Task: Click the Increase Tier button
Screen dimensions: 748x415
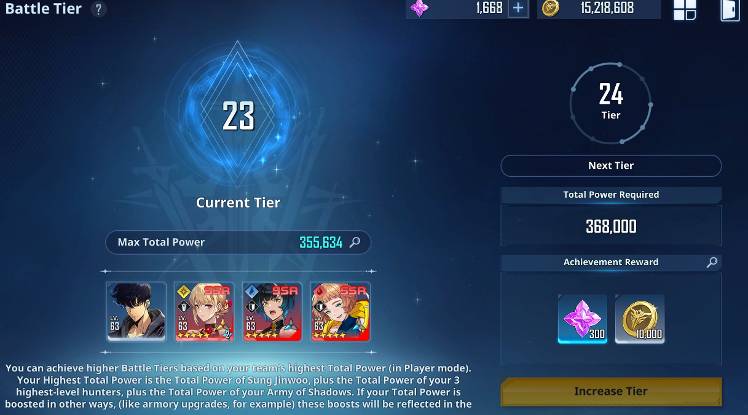Action: click(x=610, y=391)
